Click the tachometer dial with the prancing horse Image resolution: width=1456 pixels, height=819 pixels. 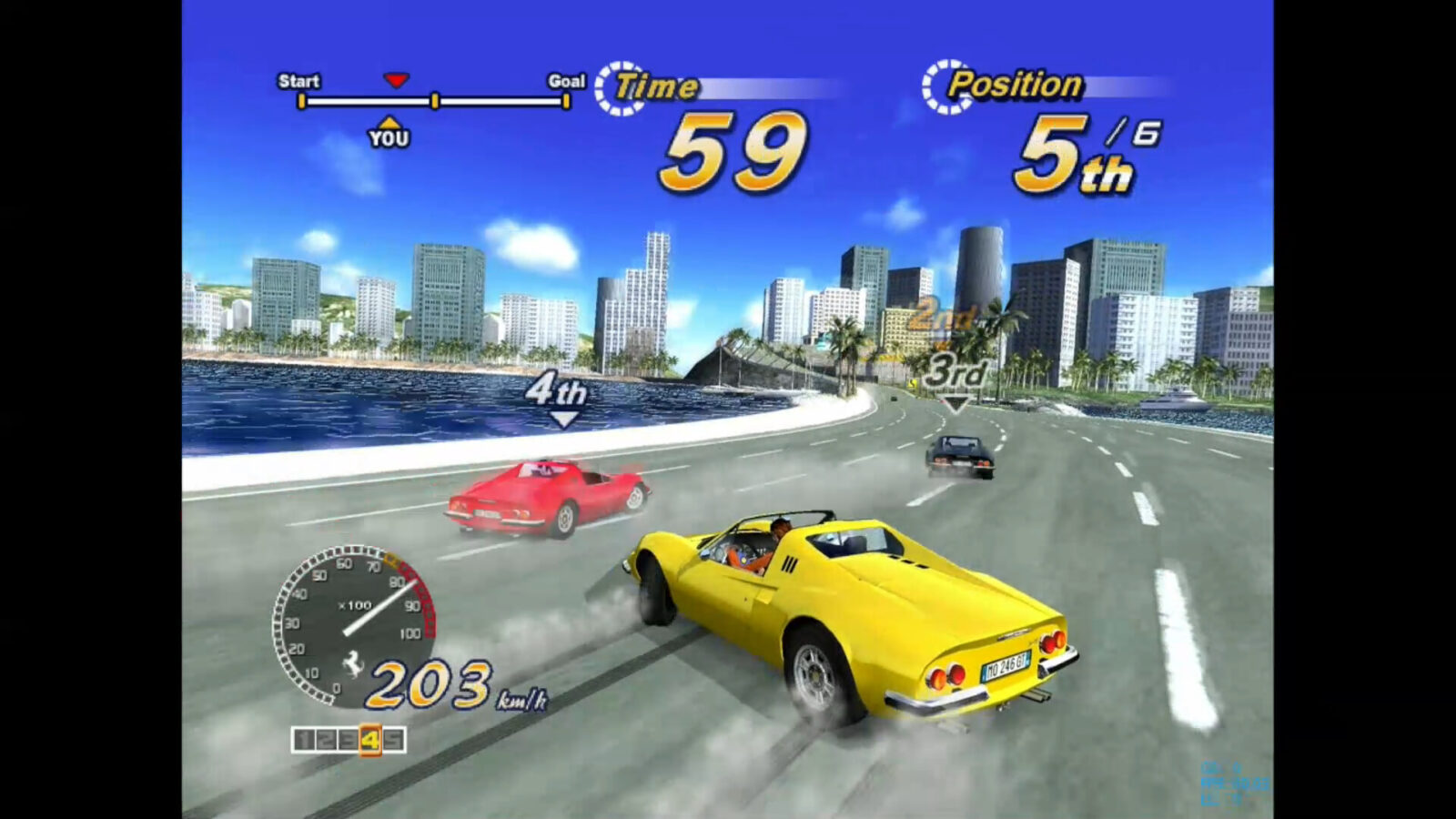[354, 624]
